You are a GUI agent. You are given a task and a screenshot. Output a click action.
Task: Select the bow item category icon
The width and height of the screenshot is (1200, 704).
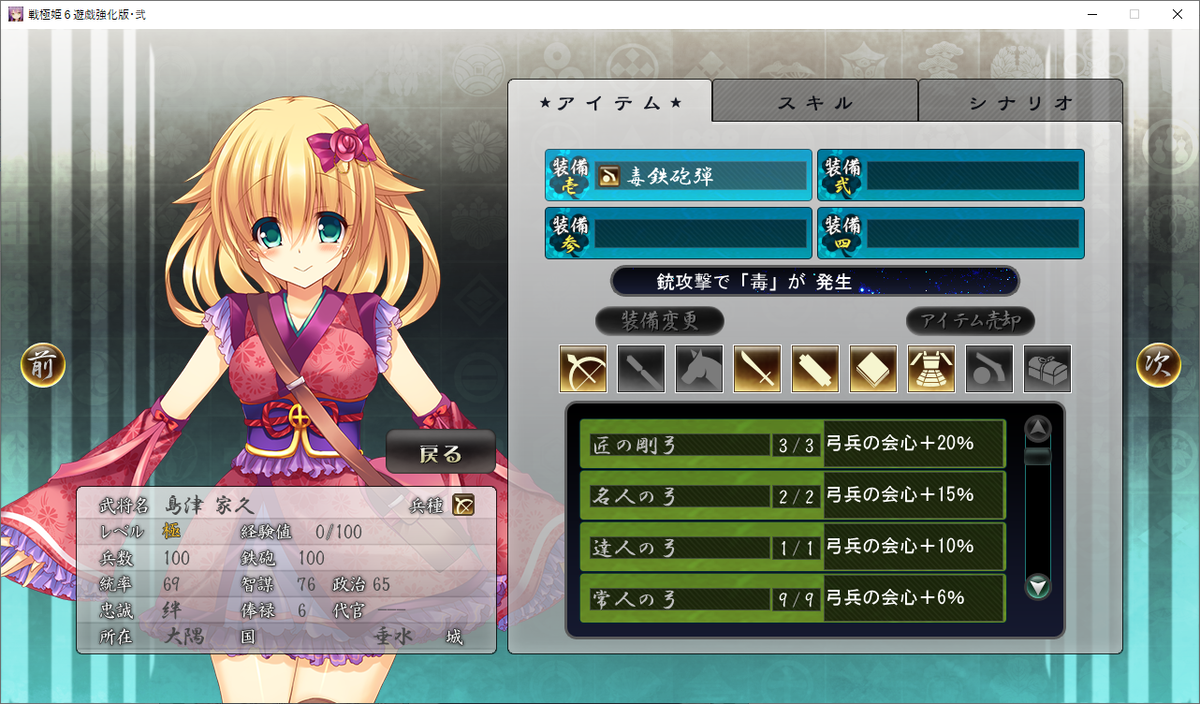click(x=583, y=369)
